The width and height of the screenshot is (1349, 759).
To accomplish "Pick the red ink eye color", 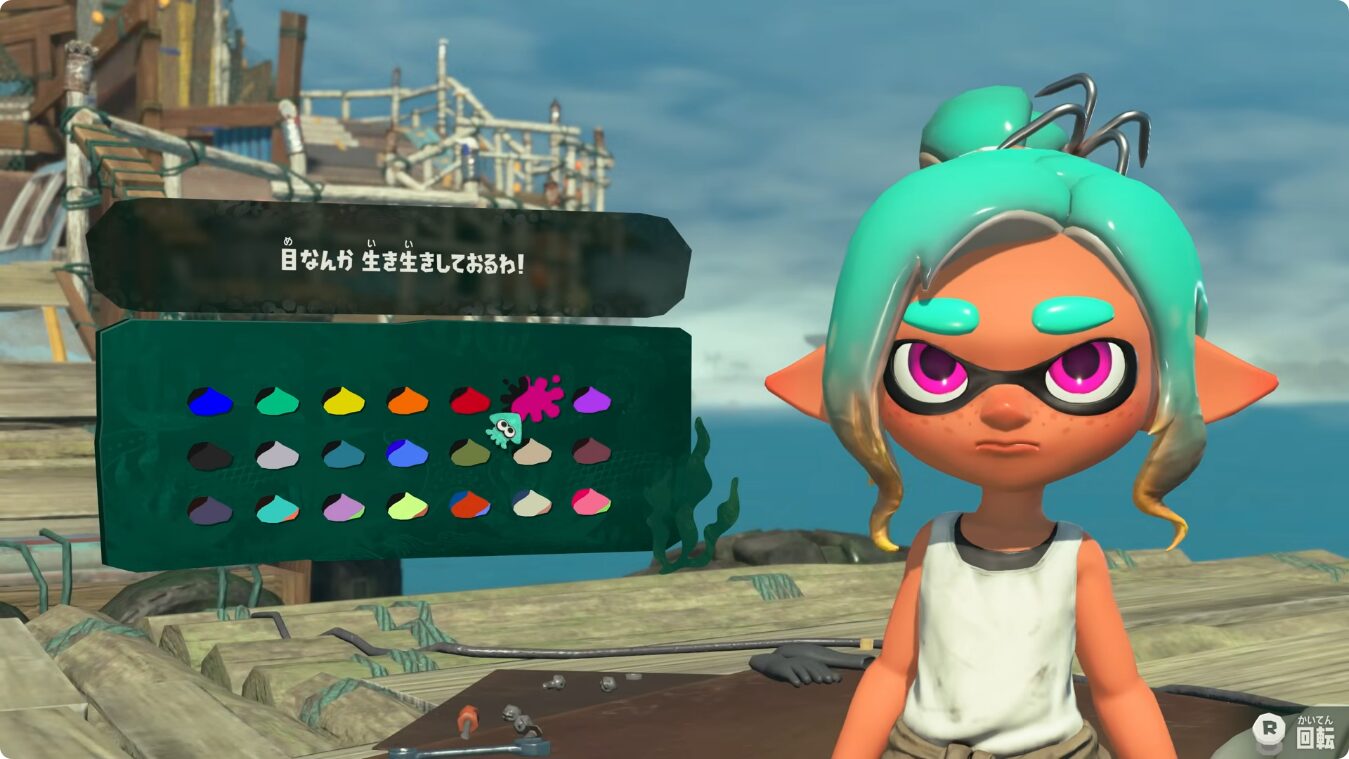I will [x=472, y=403].
